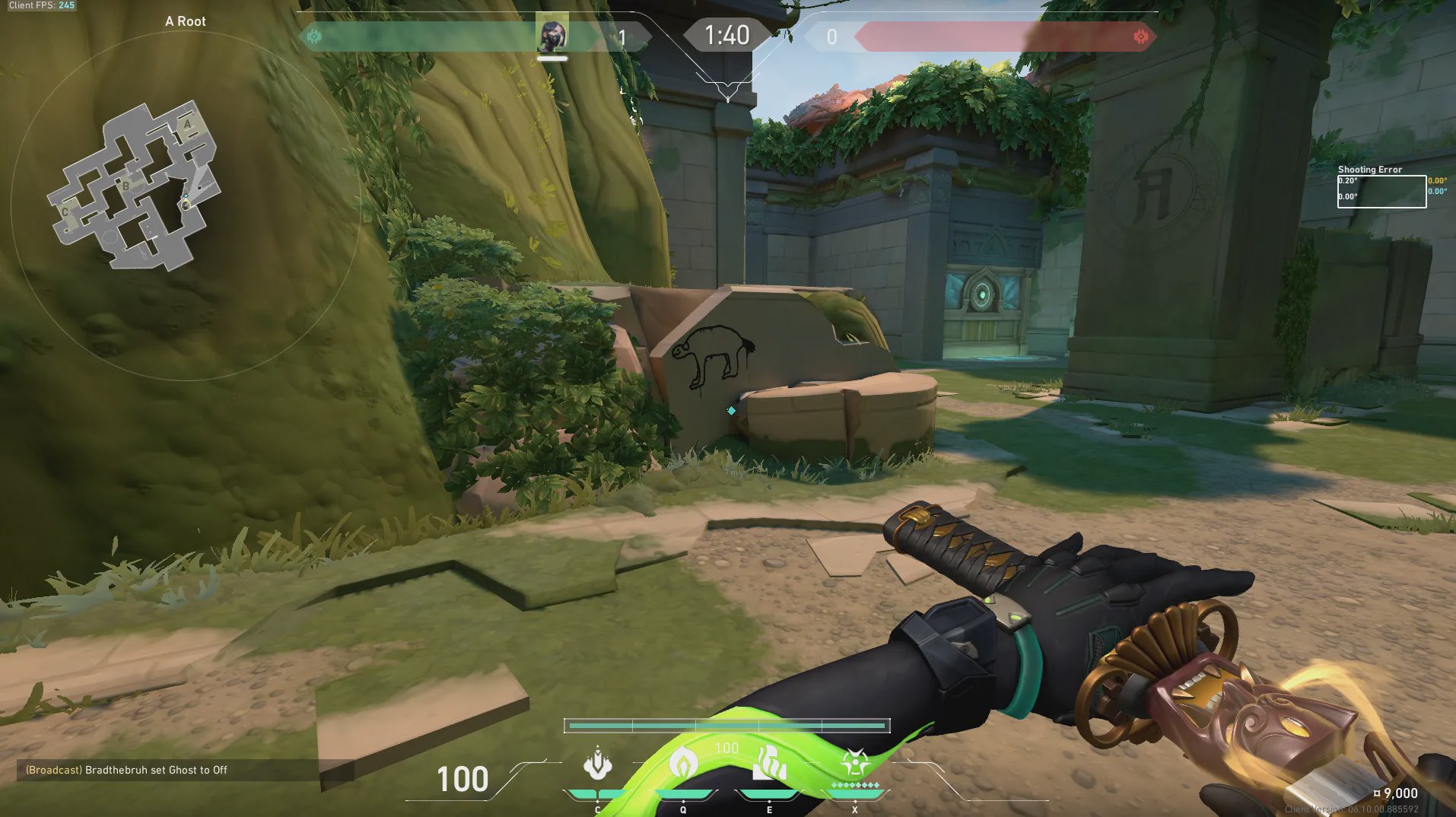The image size is (1456, 817).
Task: Activate Viper's Snake Bite ability icon
Action: [598, 765]
